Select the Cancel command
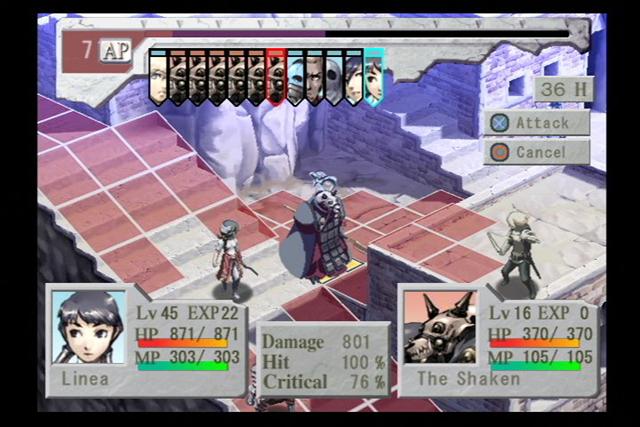640x427 pixels. click(x=537, y=152)
